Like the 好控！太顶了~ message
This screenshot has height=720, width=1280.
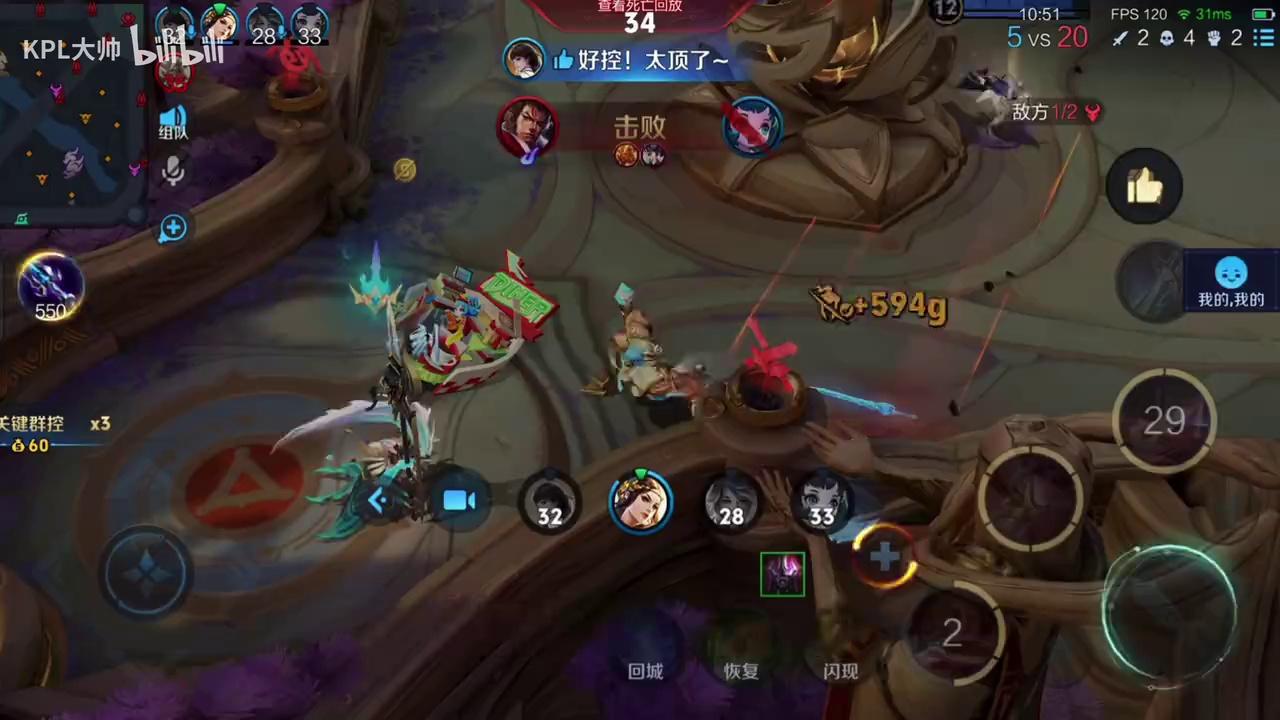pyautogui.click(x=562, y=61)
